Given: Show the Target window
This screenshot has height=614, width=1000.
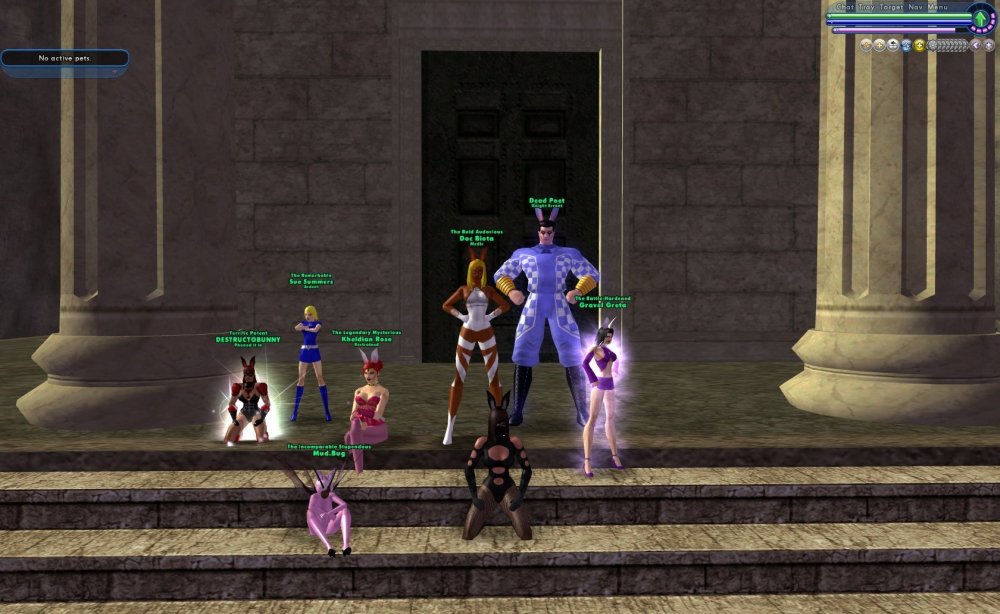Looking at the screenshot, I should 891,7.
